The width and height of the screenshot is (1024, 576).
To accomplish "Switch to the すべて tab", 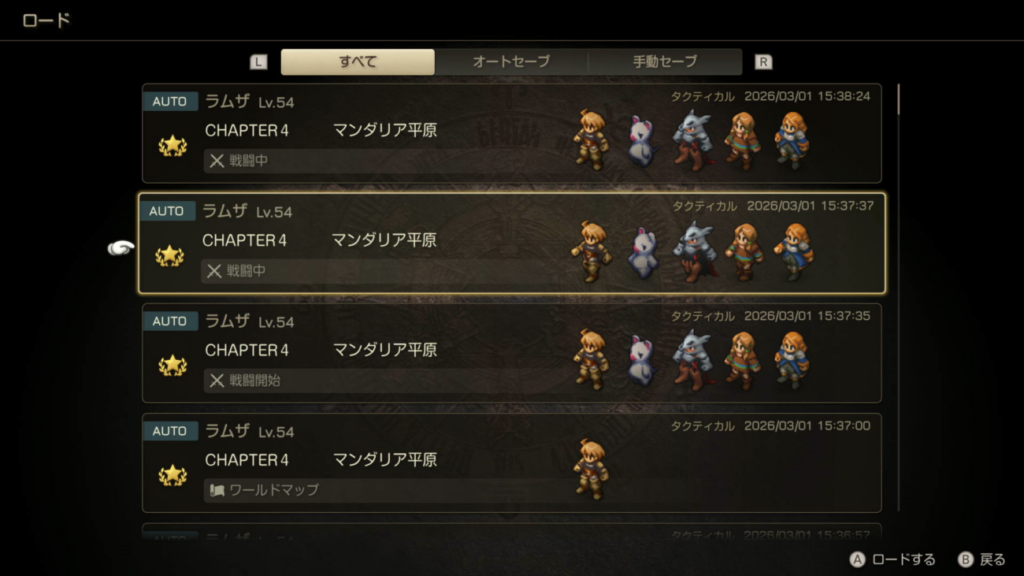I will (x=357, y=62).
